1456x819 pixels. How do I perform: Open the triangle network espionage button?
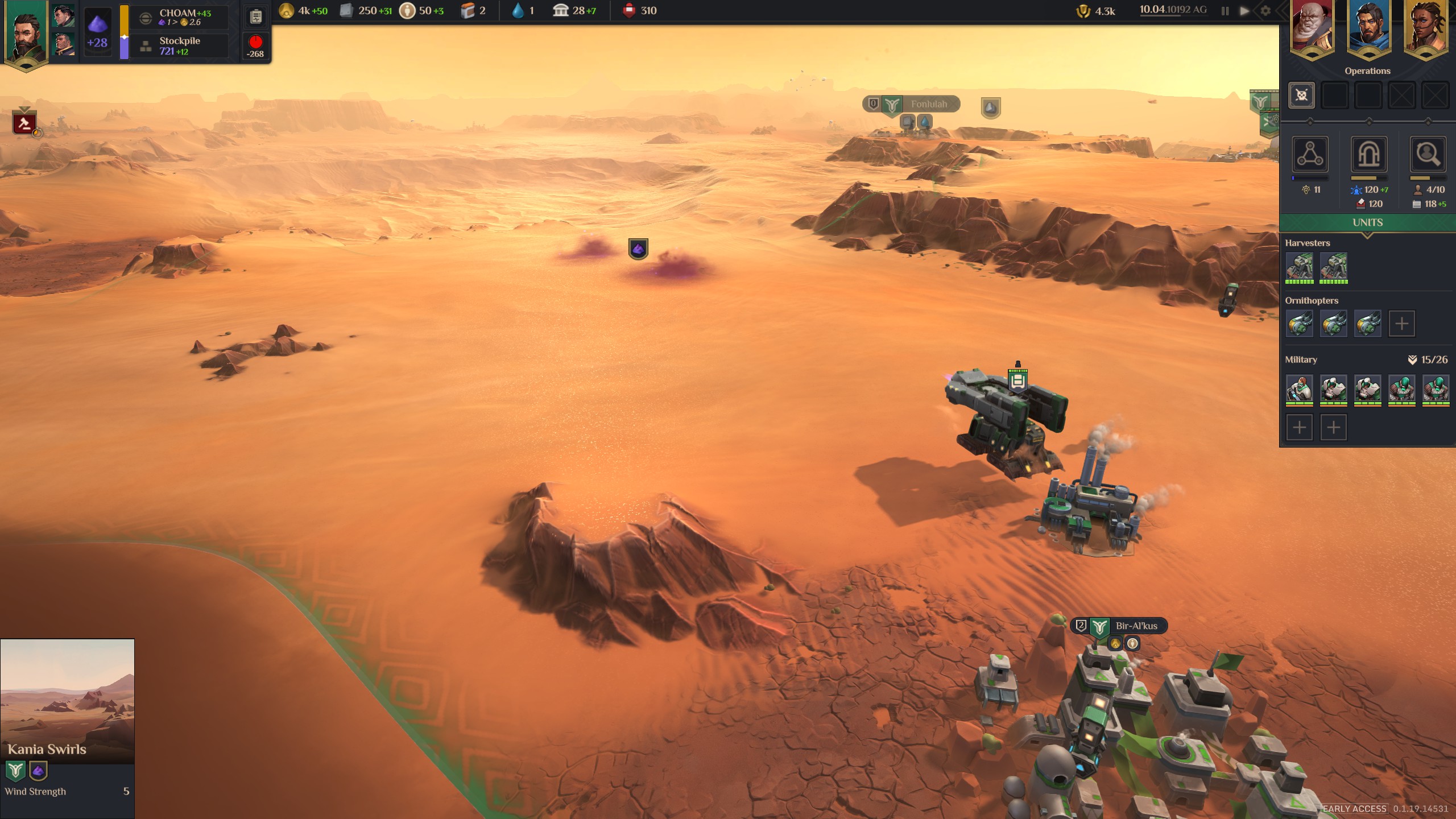pyautogui.click(x=1310, y=154)
